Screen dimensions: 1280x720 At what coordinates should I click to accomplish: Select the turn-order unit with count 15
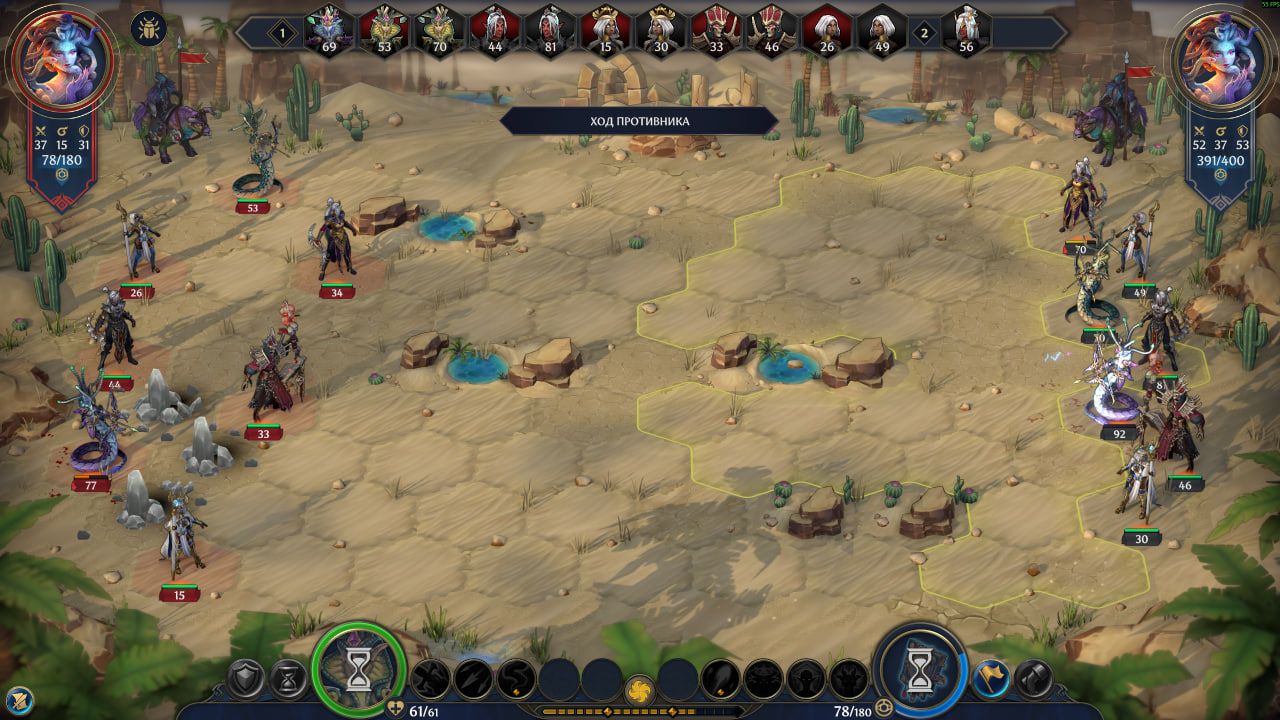[x=605, y=30]
